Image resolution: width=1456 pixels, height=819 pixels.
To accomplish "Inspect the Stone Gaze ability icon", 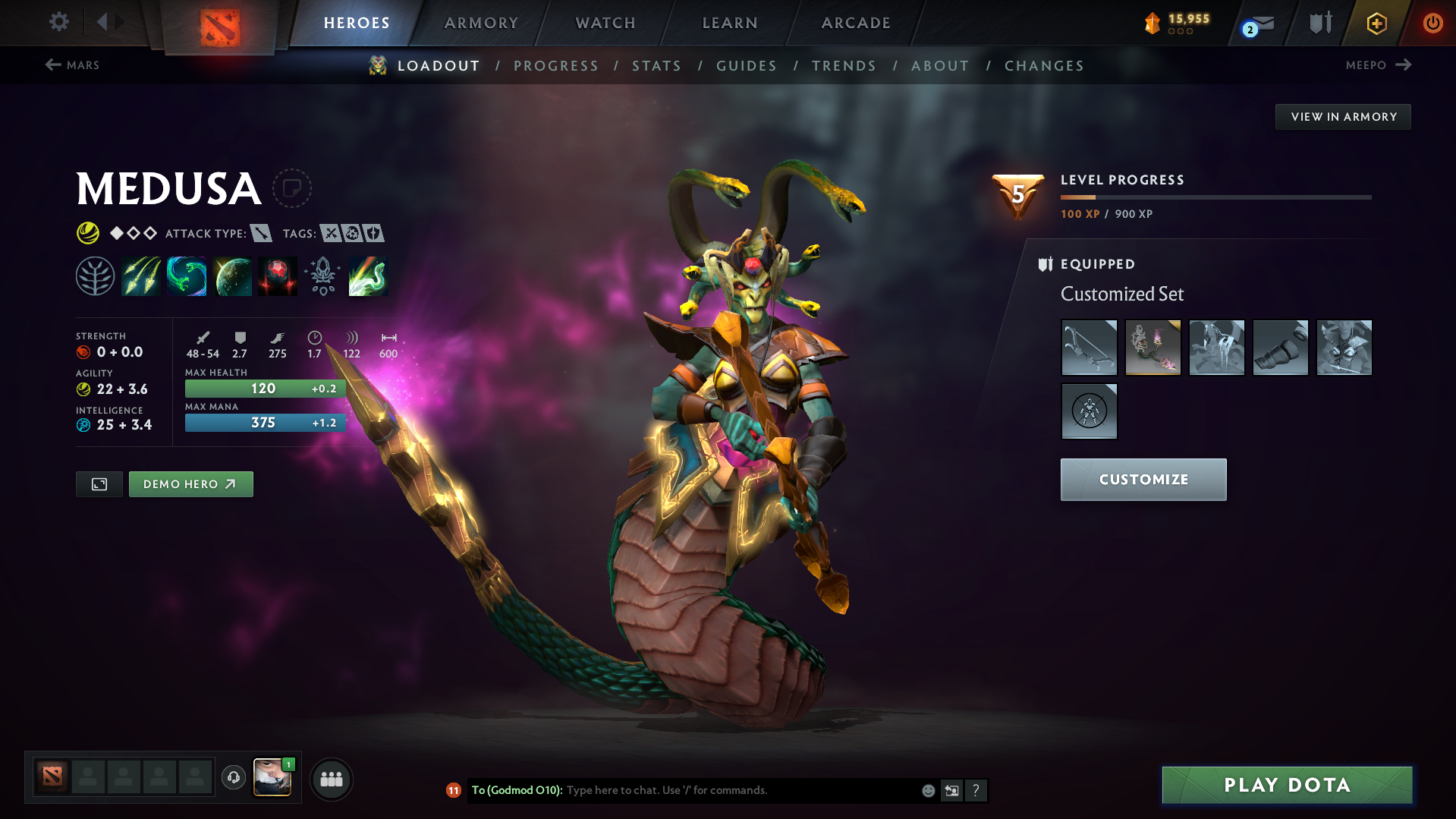I will [277, 276].
